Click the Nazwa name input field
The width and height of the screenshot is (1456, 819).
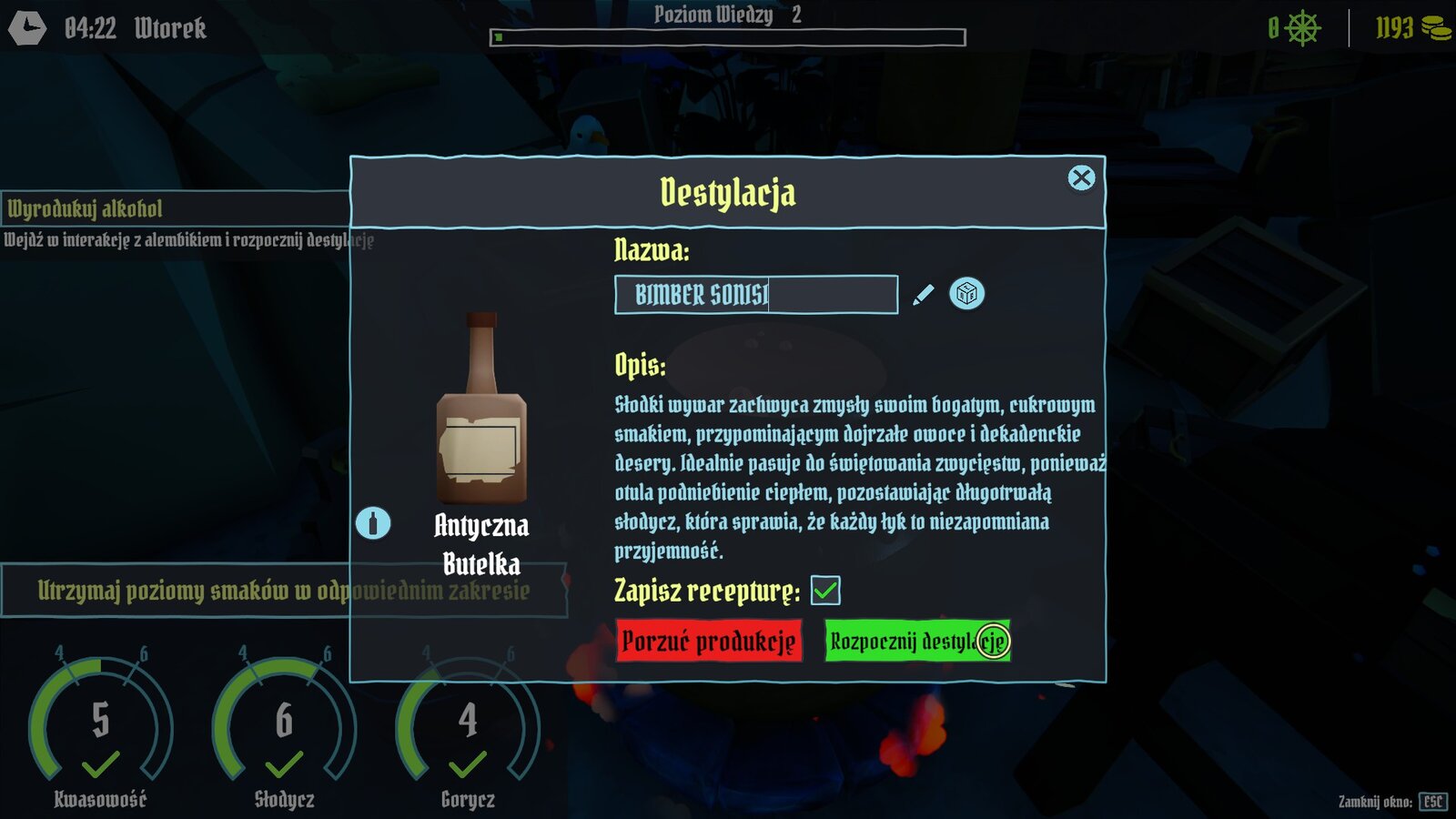pyautogui.click(x=755, y=295)
